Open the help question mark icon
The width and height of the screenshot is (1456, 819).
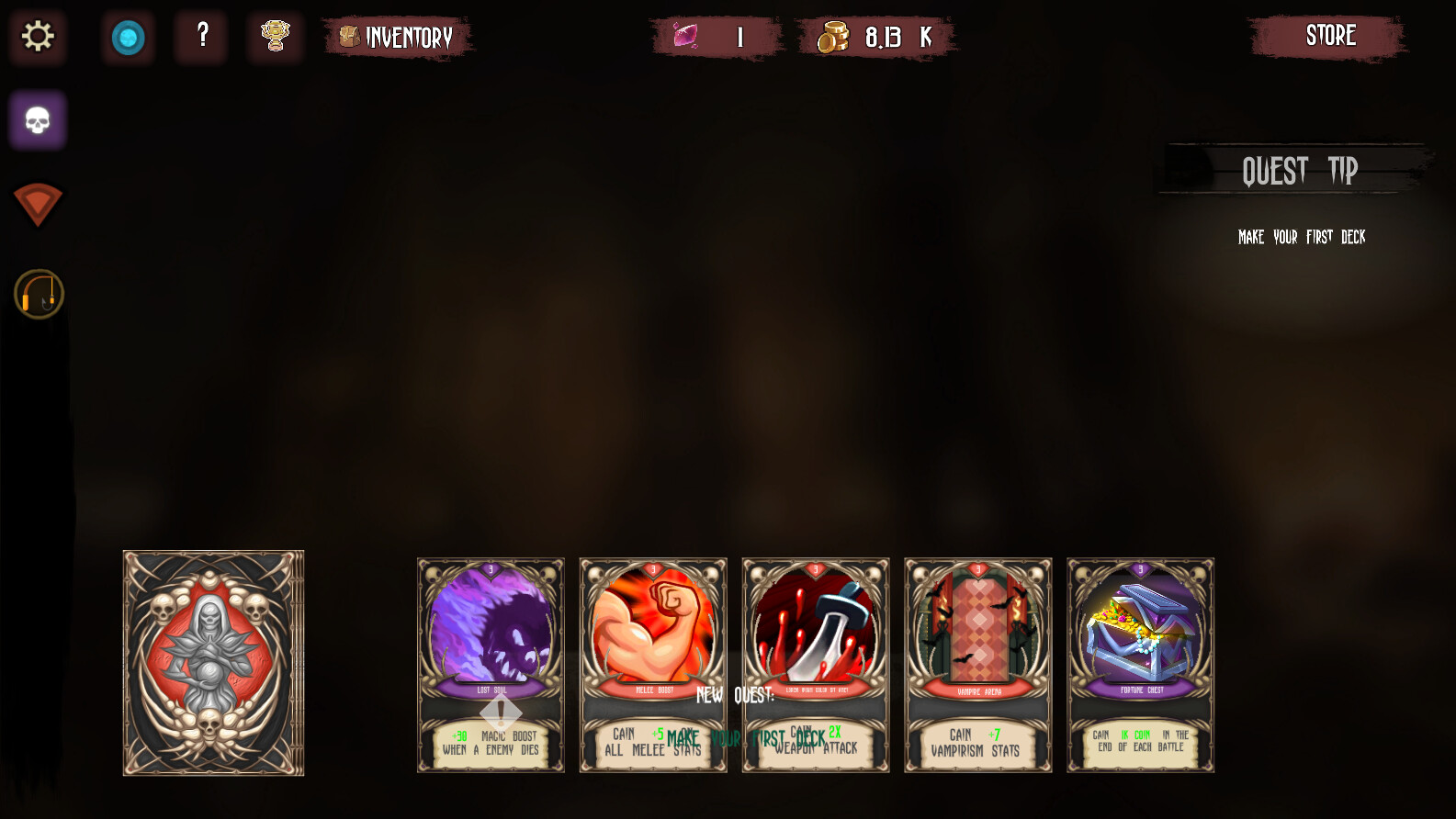(200, 38)
